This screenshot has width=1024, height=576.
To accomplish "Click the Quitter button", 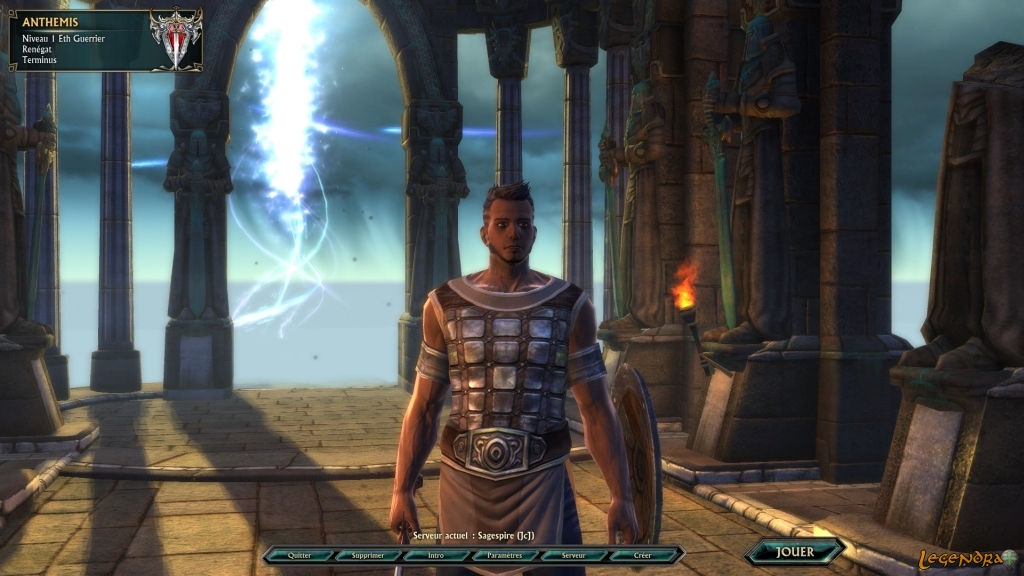I will pyautogui.click(x=298, y=554).
